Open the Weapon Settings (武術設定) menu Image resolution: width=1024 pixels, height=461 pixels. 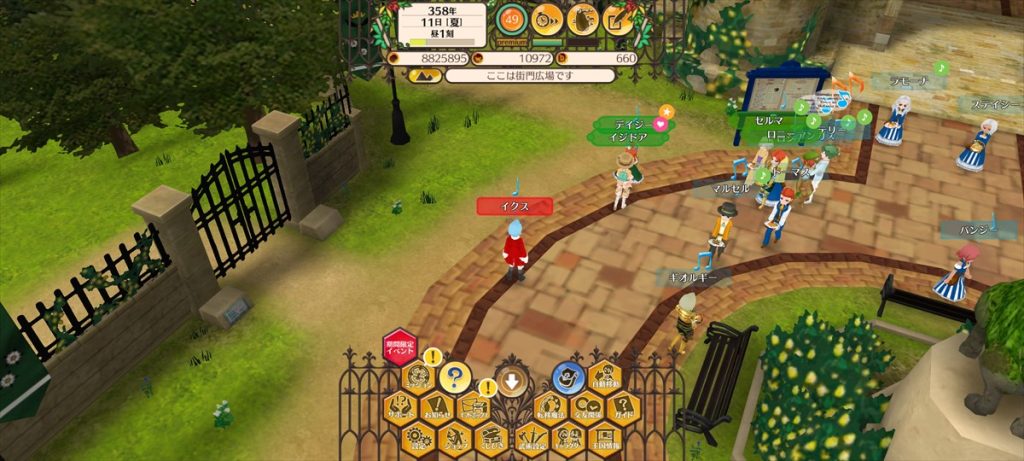(x=529, y=437)
